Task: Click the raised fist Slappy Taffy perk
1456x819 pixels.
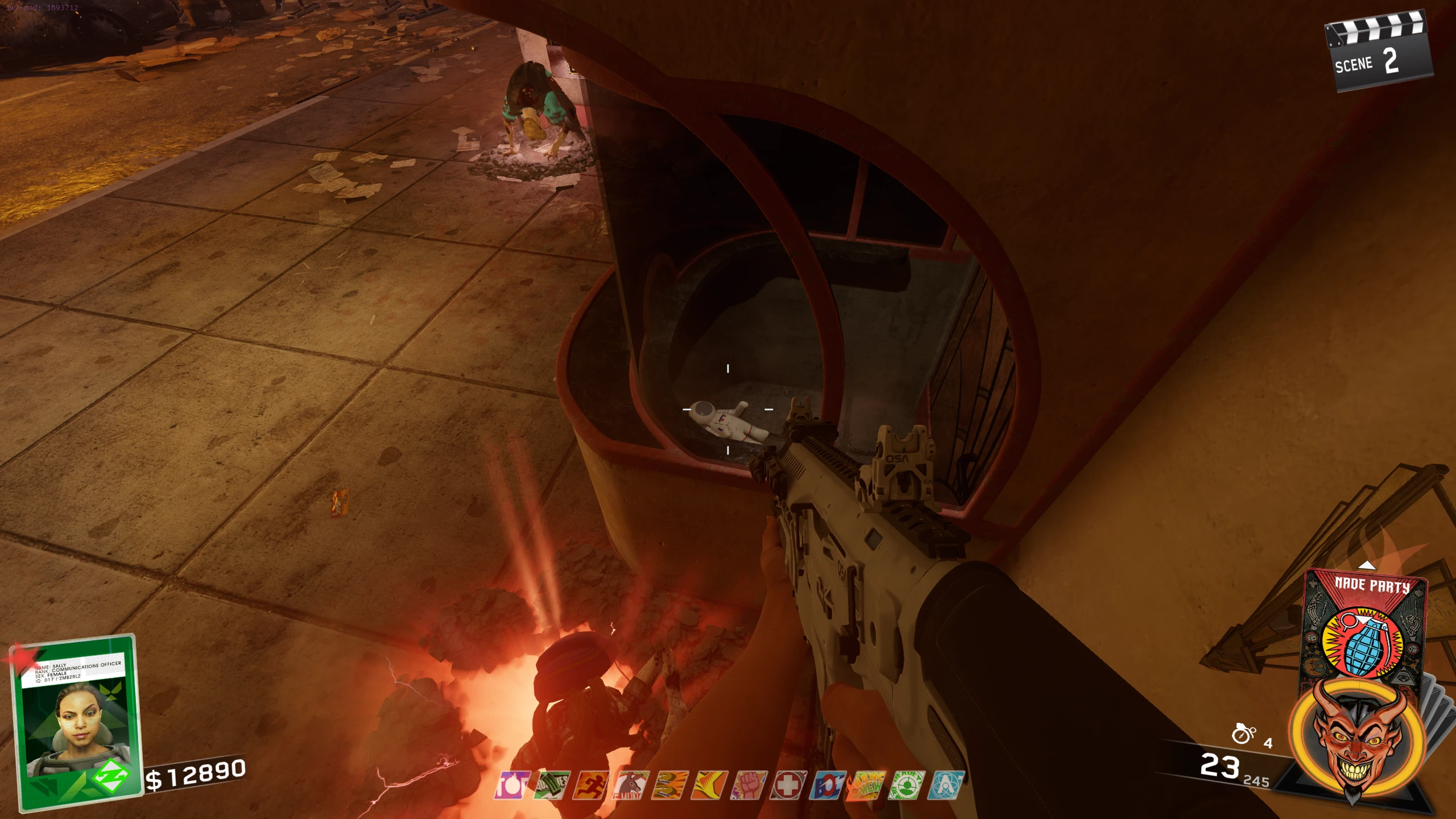Action: coord(749,785)
